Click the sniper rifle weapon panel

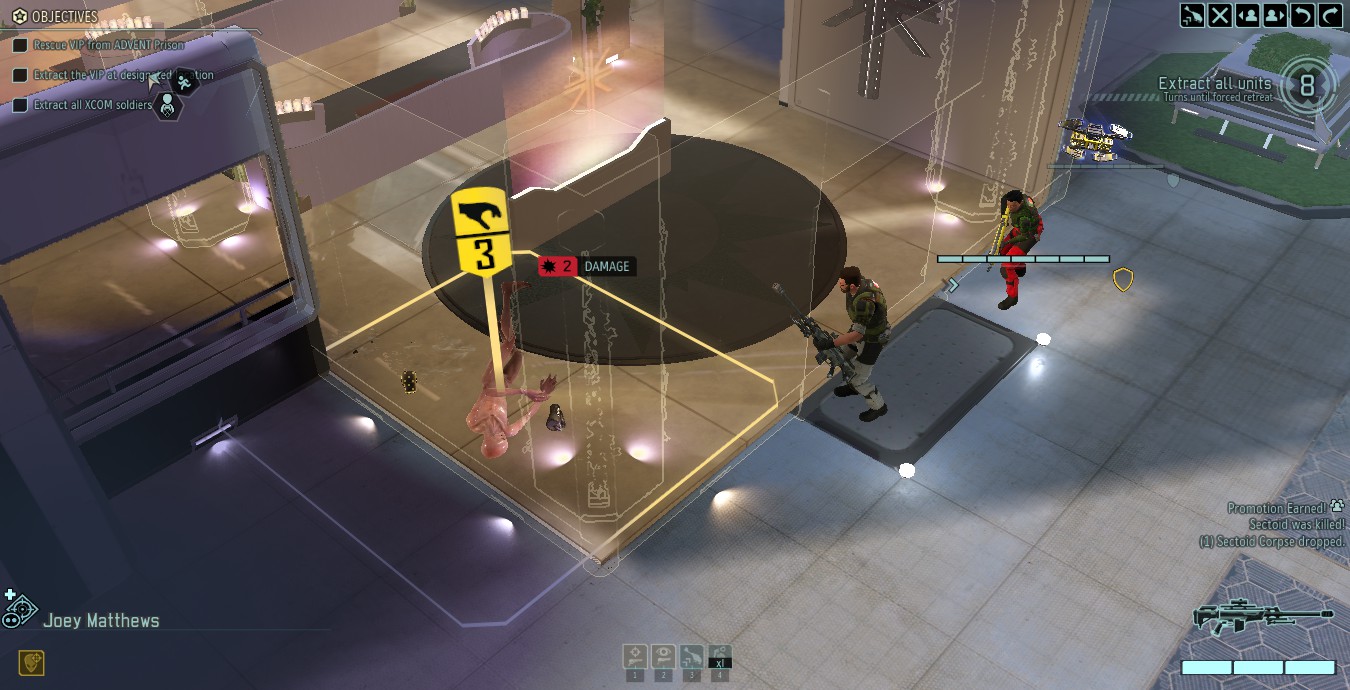[1263, 617]
